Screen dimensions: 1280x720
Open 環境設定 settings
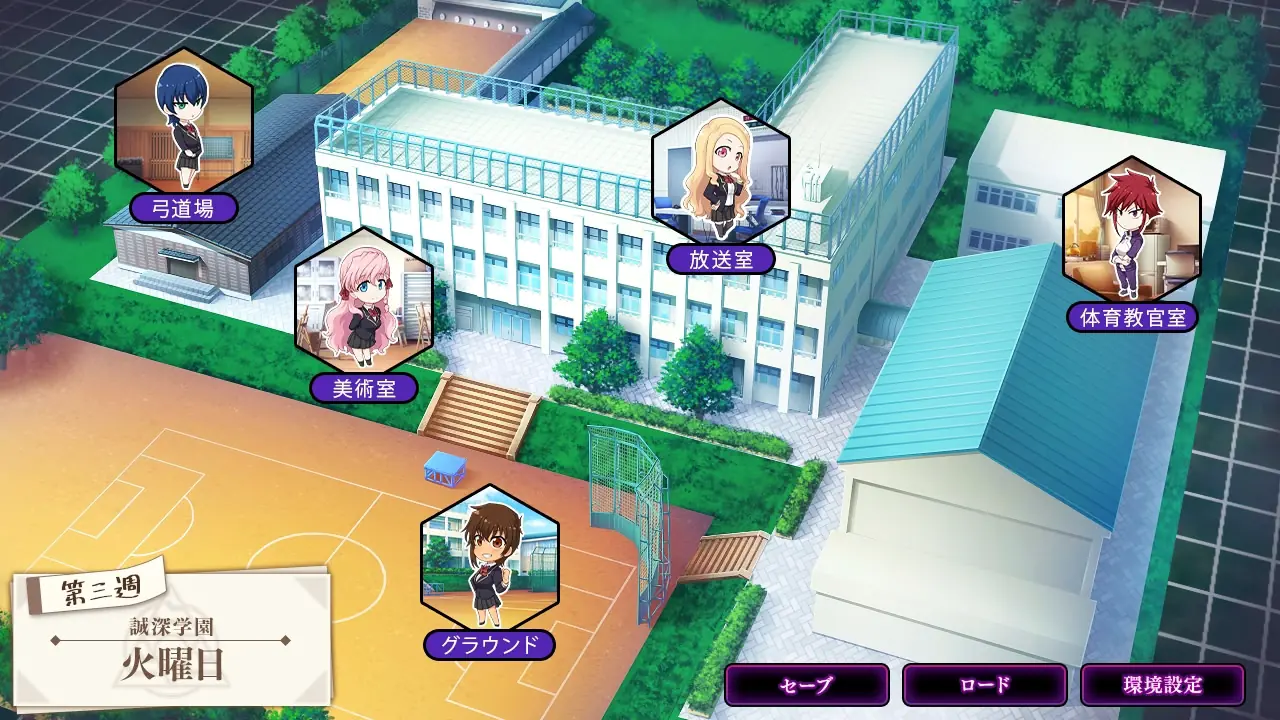pyautogui.click(x=1162, y=686)
